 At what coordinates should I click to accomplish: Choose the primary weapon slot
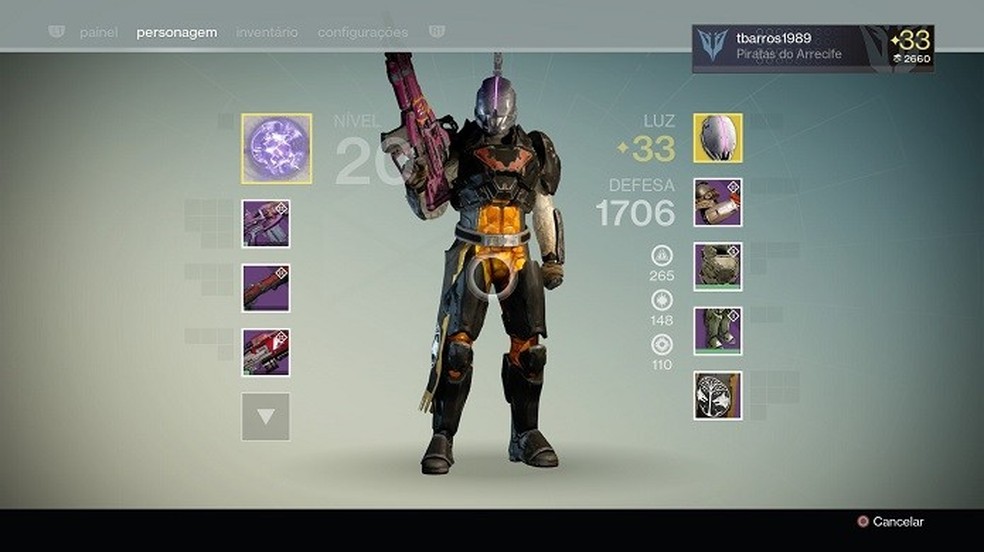pyautogui.click(x=266, y=223)
